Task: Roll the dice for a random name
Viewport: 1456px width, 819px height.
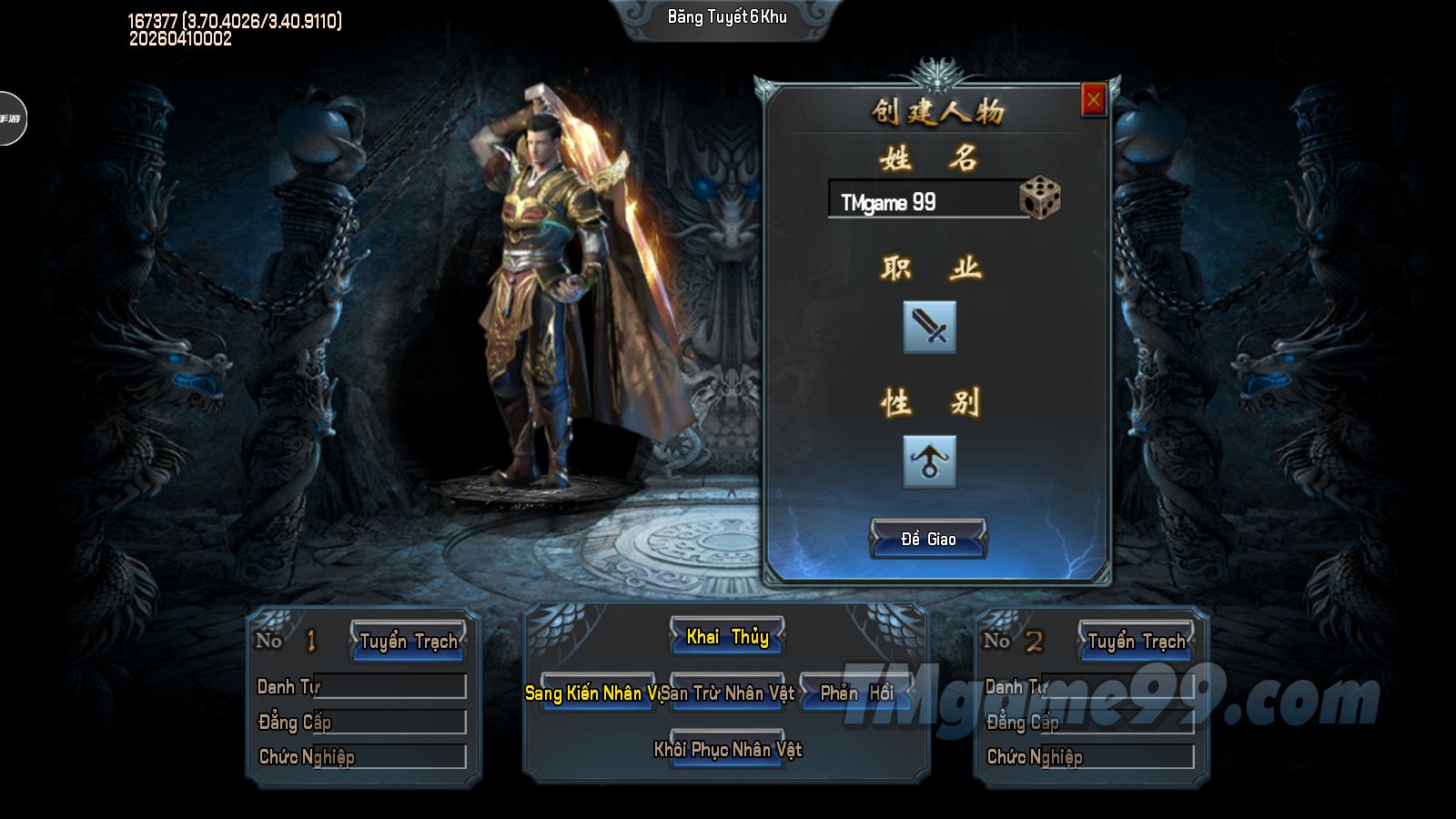Action: point(1039,198)
